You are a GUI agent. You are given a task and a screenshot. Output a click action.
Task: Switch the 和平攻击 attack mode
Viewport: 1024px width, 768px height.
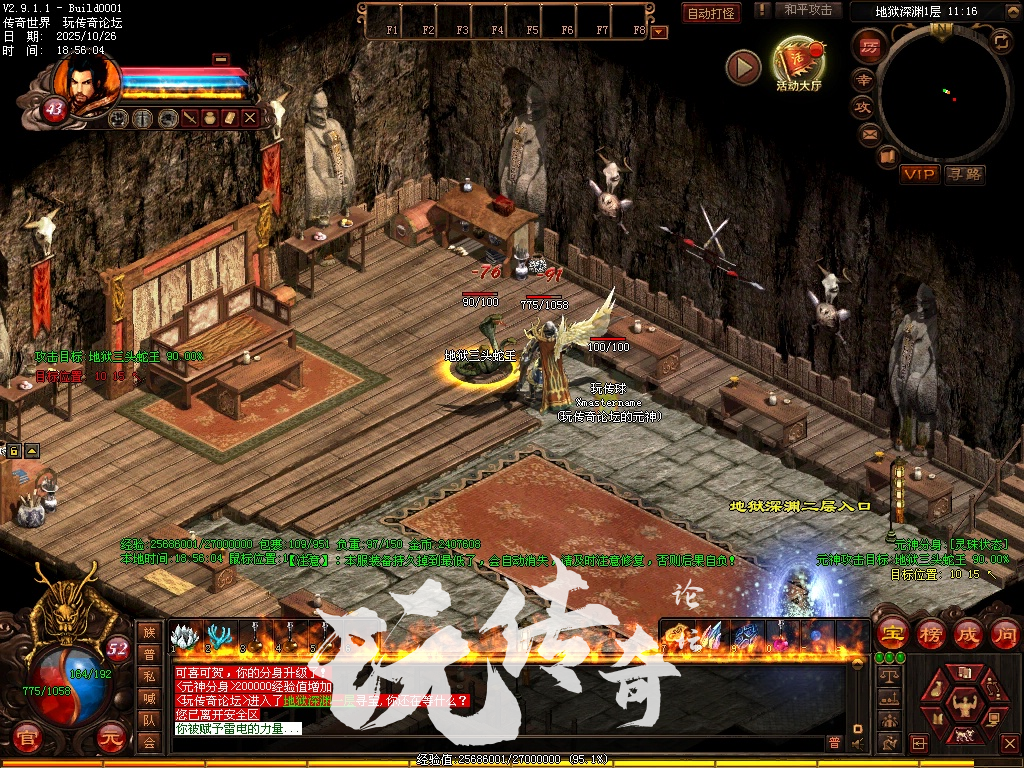pyautogui.click(x=808, y=10)
